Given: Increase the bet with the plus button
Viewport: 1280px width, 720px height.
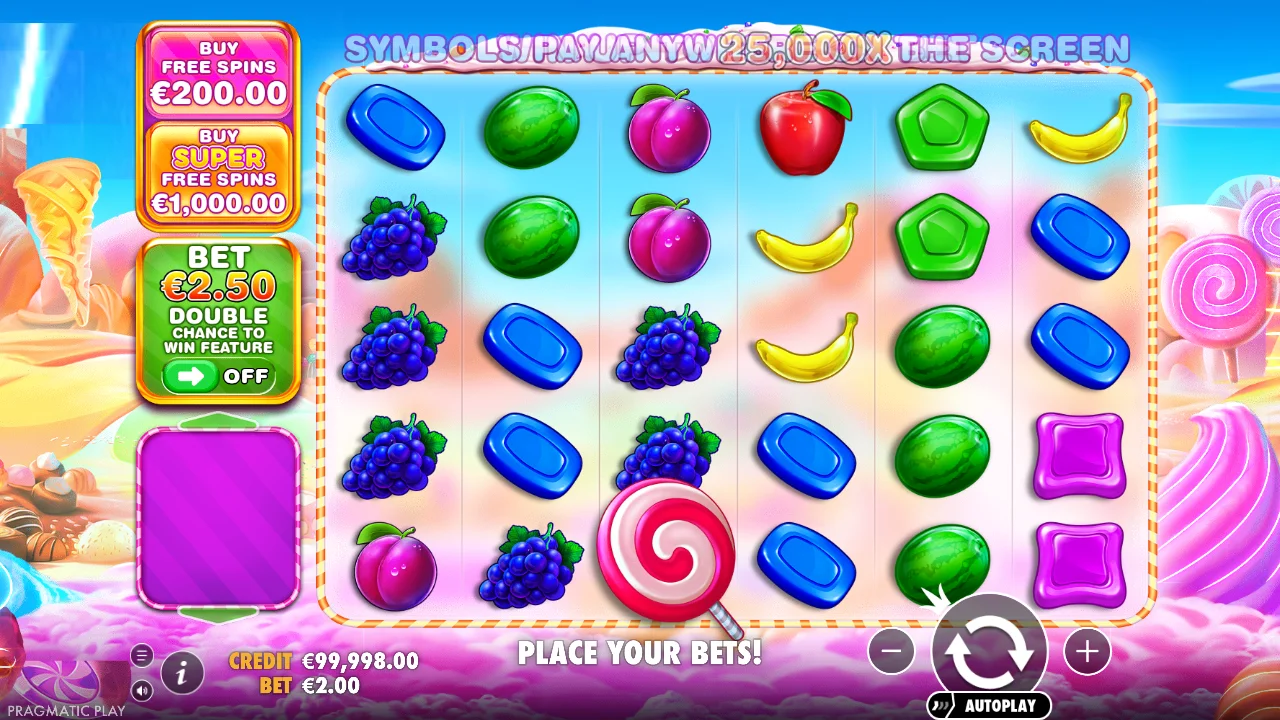Looking at the screenshot, I should point(1088,652).
